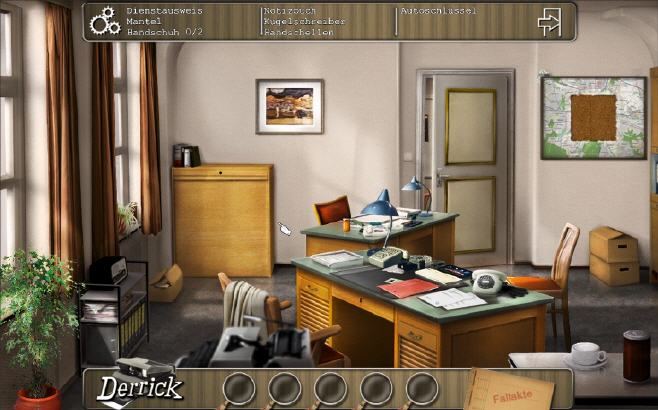Click the exit door arrow icon
658x410 pixels.
tap(549, 21)
